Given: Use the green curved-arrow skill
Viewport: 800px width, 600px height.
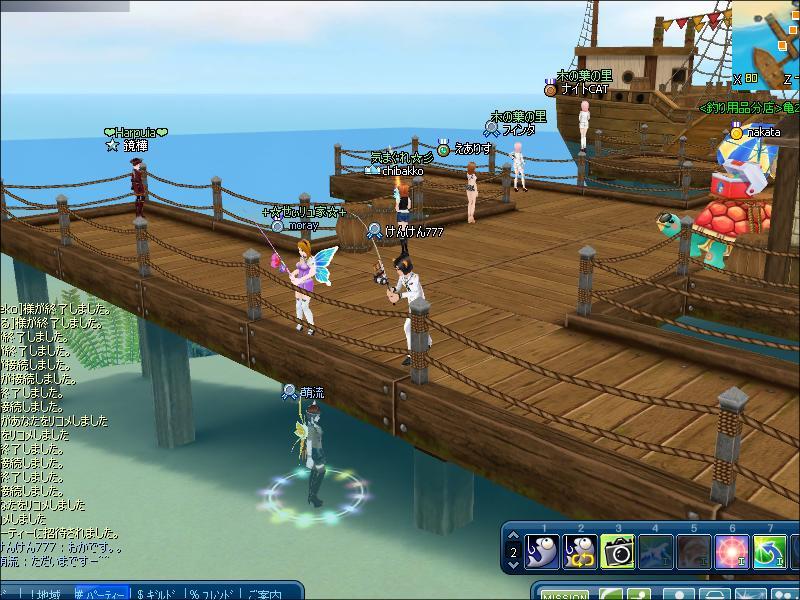Looking at the screenshot, I should click(769, 551).
